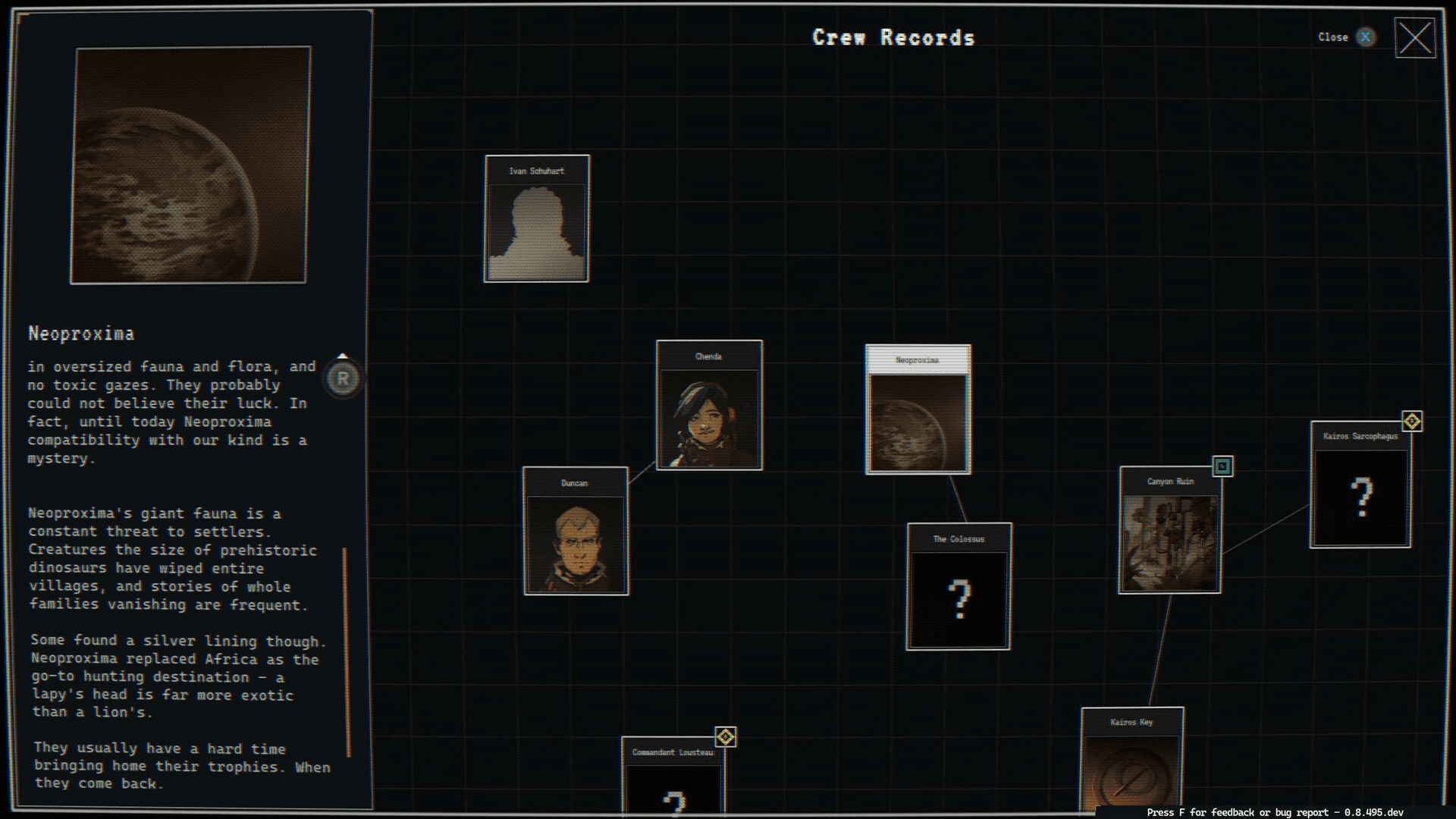This screenshot has width=1456, height=819.
Task: Select the Duncan crew card
Action: [x=576, y=532]
